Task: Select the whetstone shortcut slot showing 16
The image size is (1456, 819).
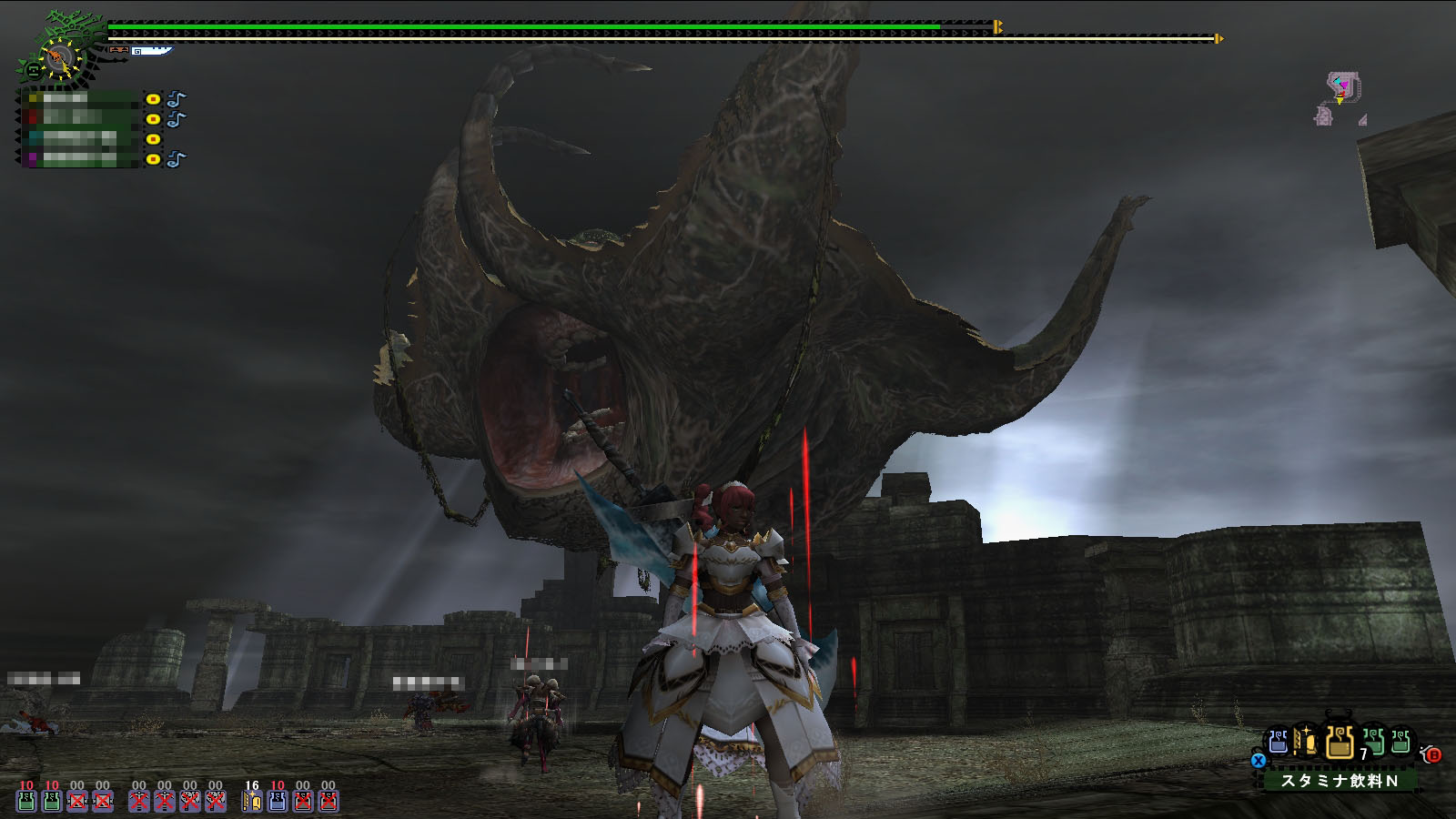Action: click(x=252, y=799)
